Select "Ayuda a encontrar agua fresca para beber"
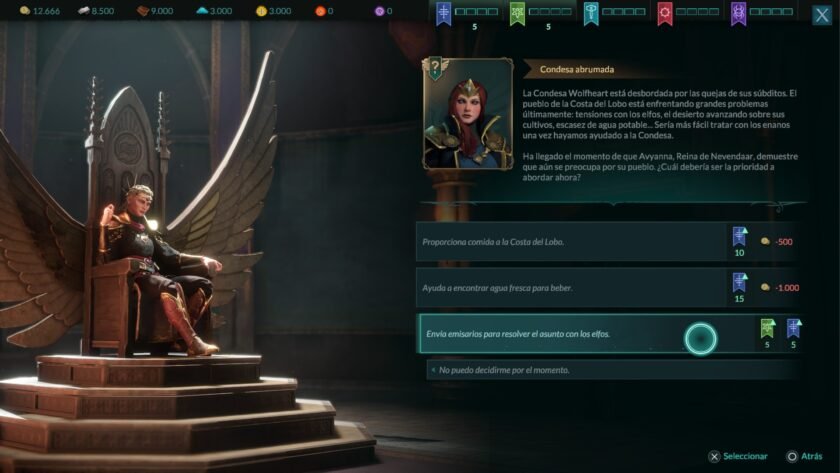 pos(570,287)
